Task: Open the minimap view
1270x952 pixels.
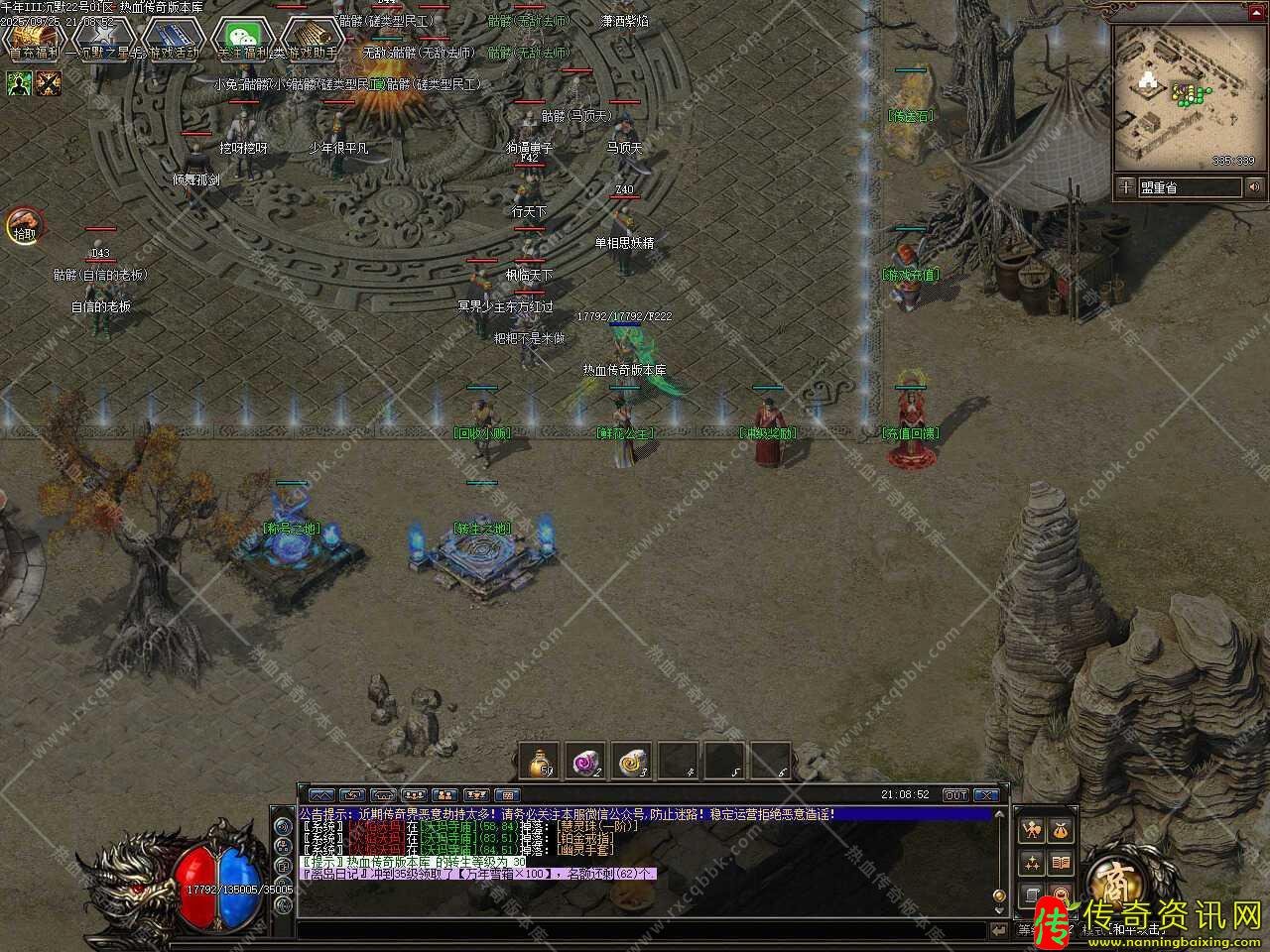Action: pos(1183,97)
